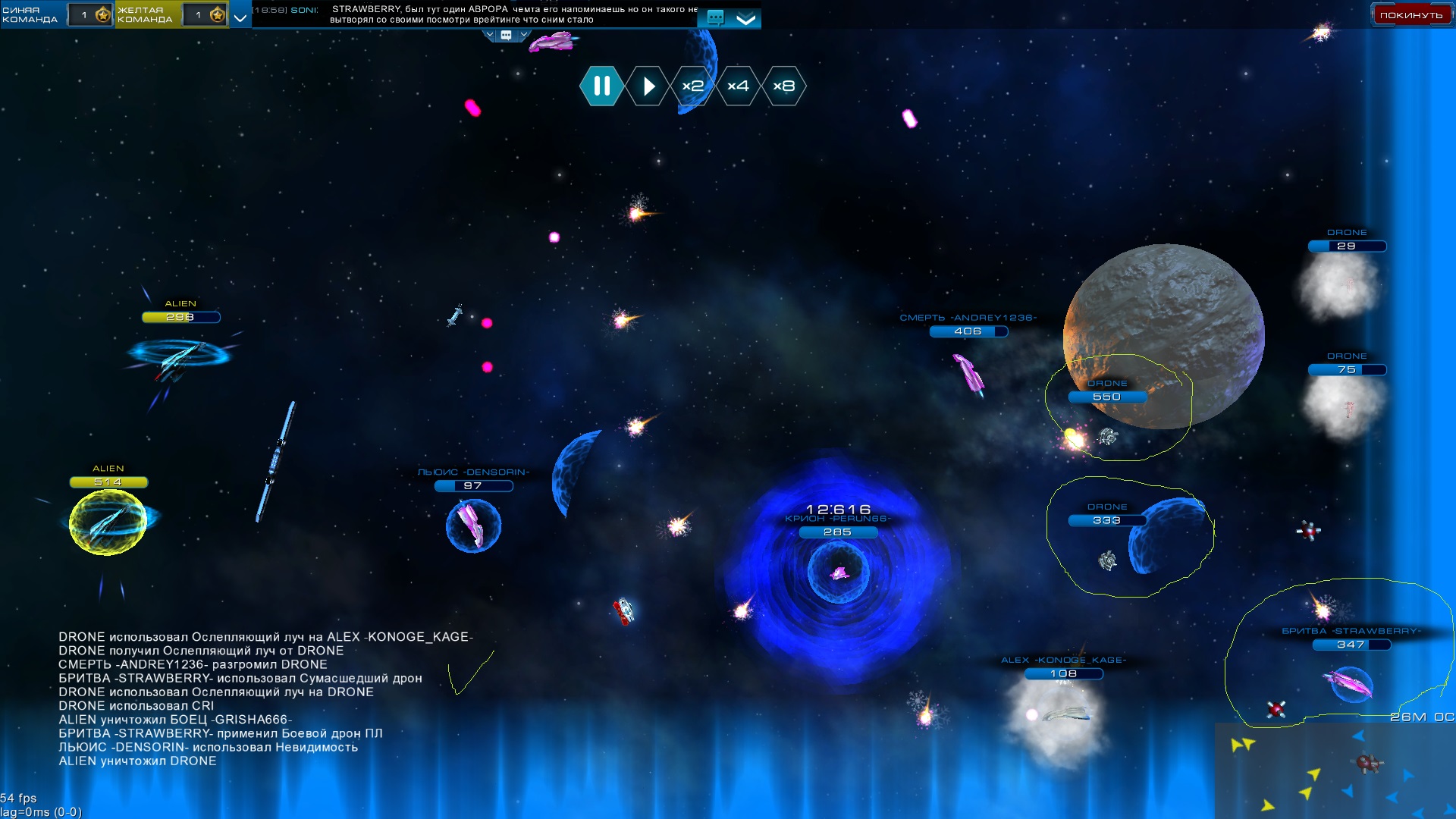Image resolution: width=1456 pixels, height=819 pixels.
Task: Expand the team scoreboard dropdown arrow
Action: 240,17
